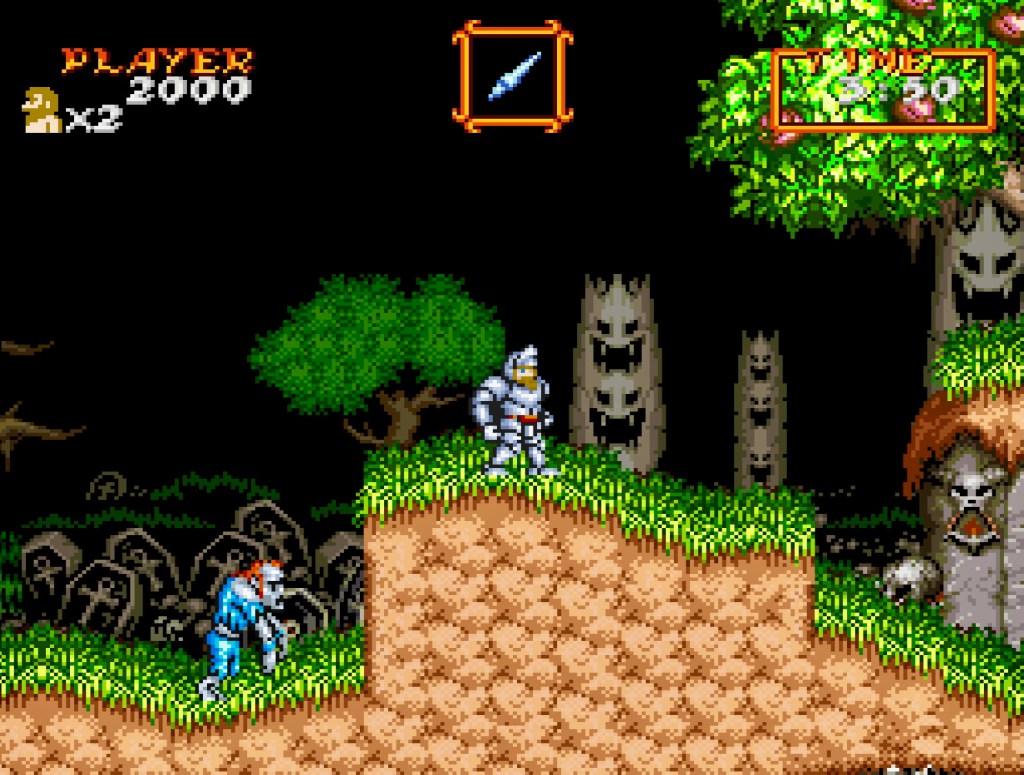The image size is (1024, 775).
Task: Click the lance weapon icon box
Action: pyautogui.click(x=512, y=76)
